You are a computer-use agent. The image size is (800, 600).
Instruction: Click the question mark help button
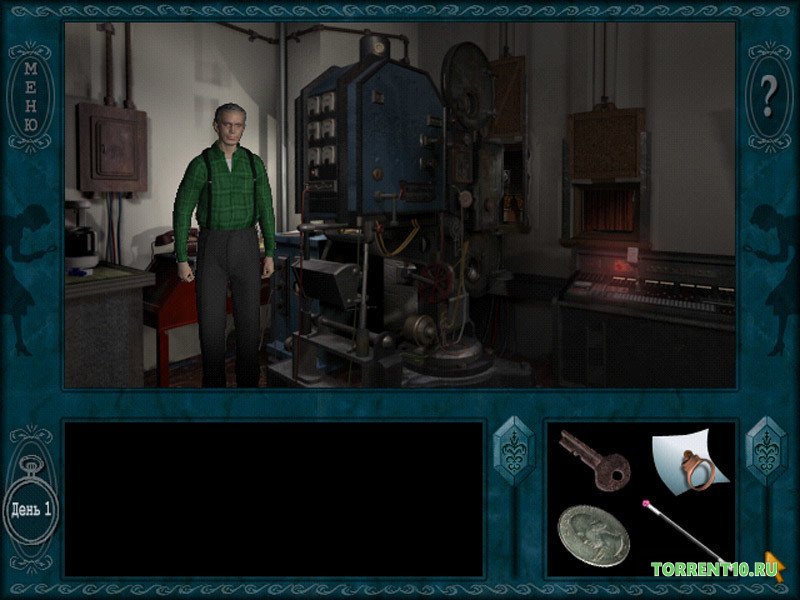coord(768,96)
